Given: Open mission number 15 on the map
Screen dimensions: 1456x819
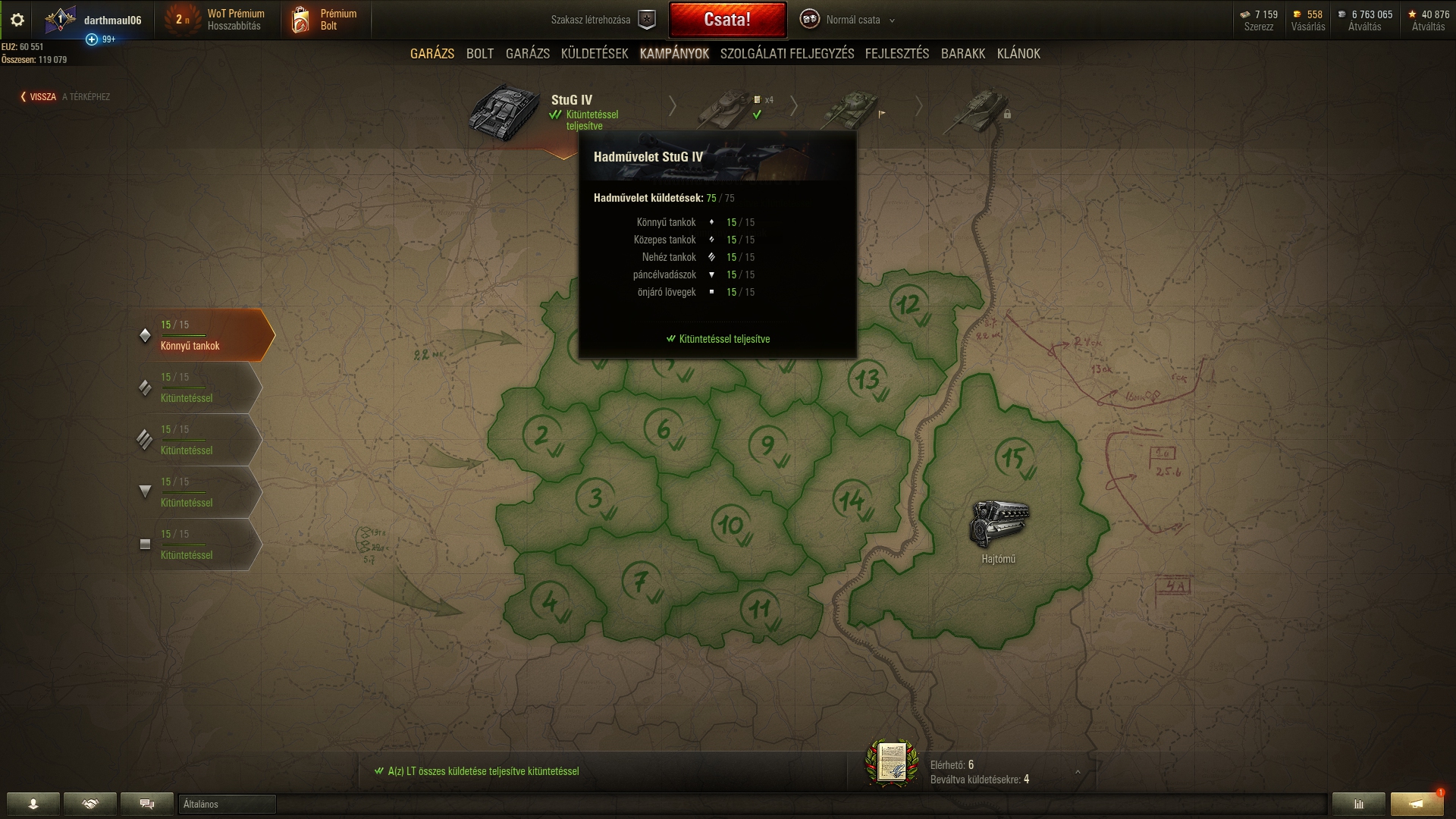Looking at the screenshot, I should point(1014,458).
